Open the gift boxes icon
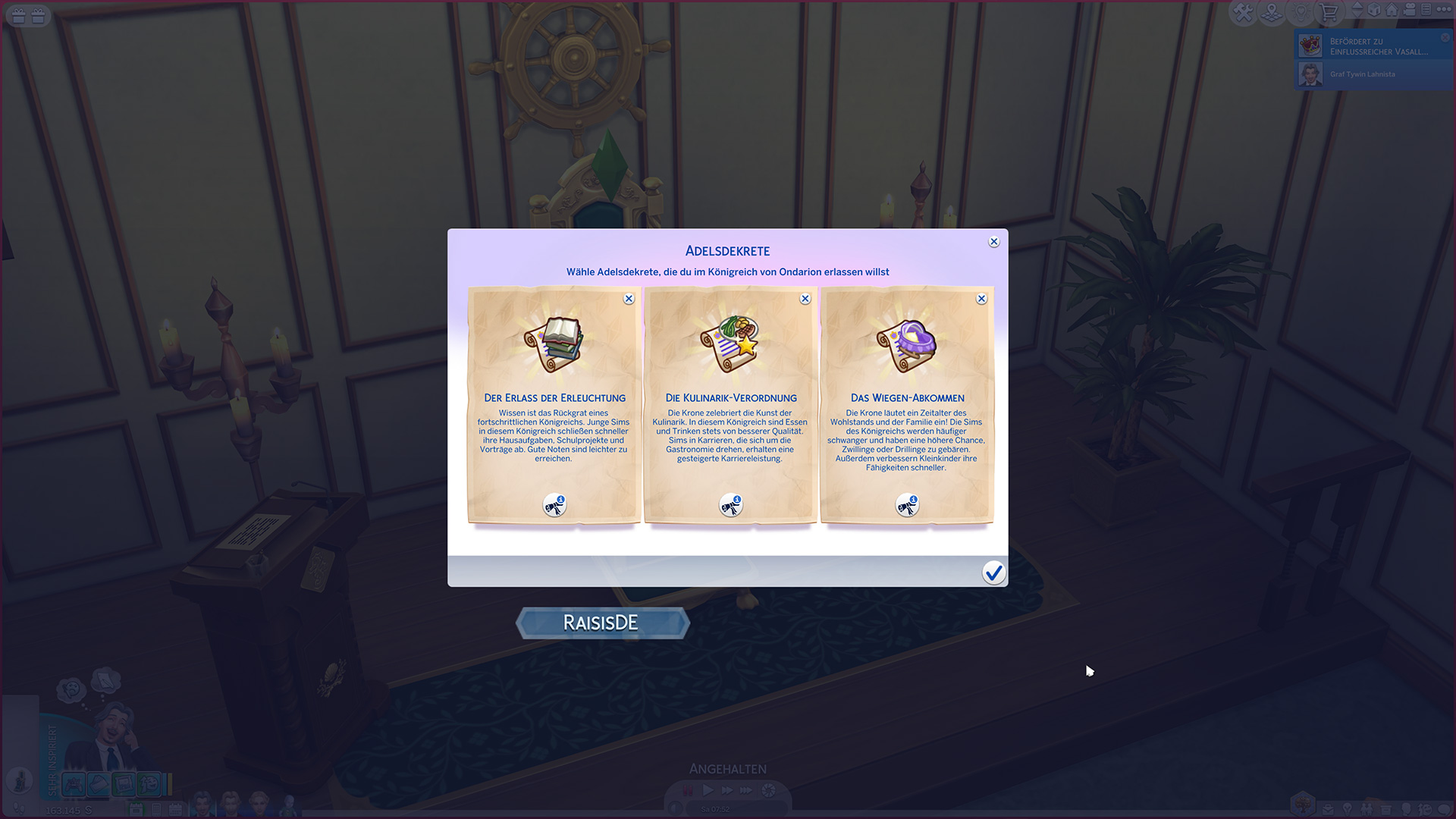 tap(28, 15)
